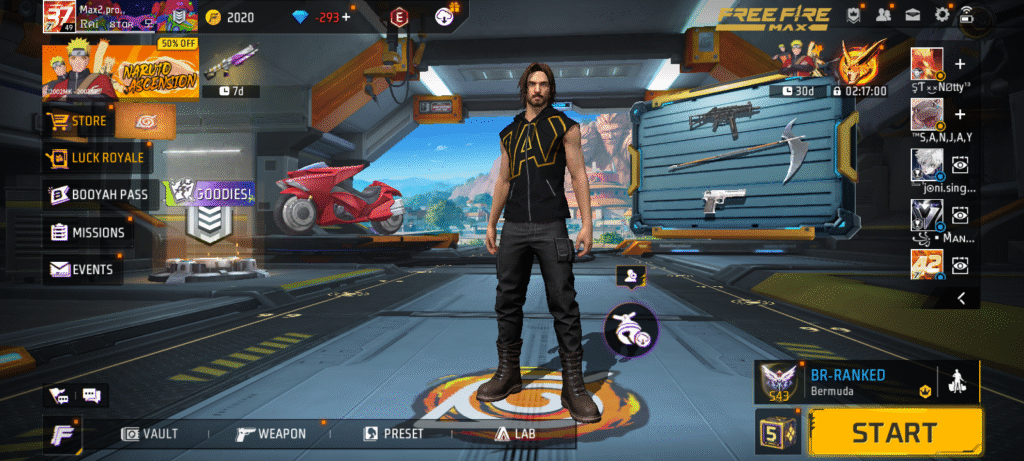Screen dimensions: 1024x461
Task: Open the Lab tab
Action: point(515,433)
